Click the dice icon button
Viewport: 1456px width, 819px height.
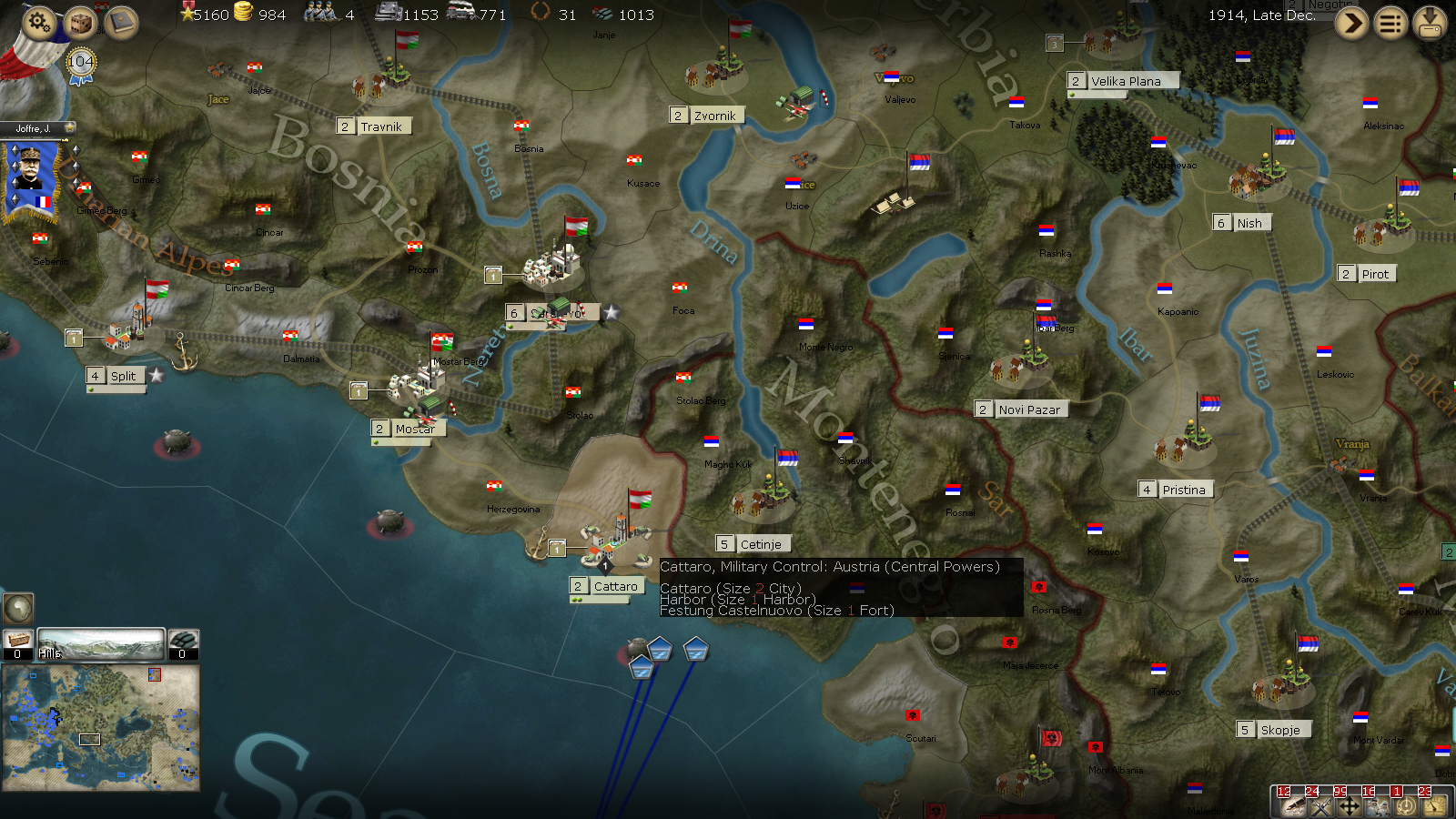(x=80, y=22)
